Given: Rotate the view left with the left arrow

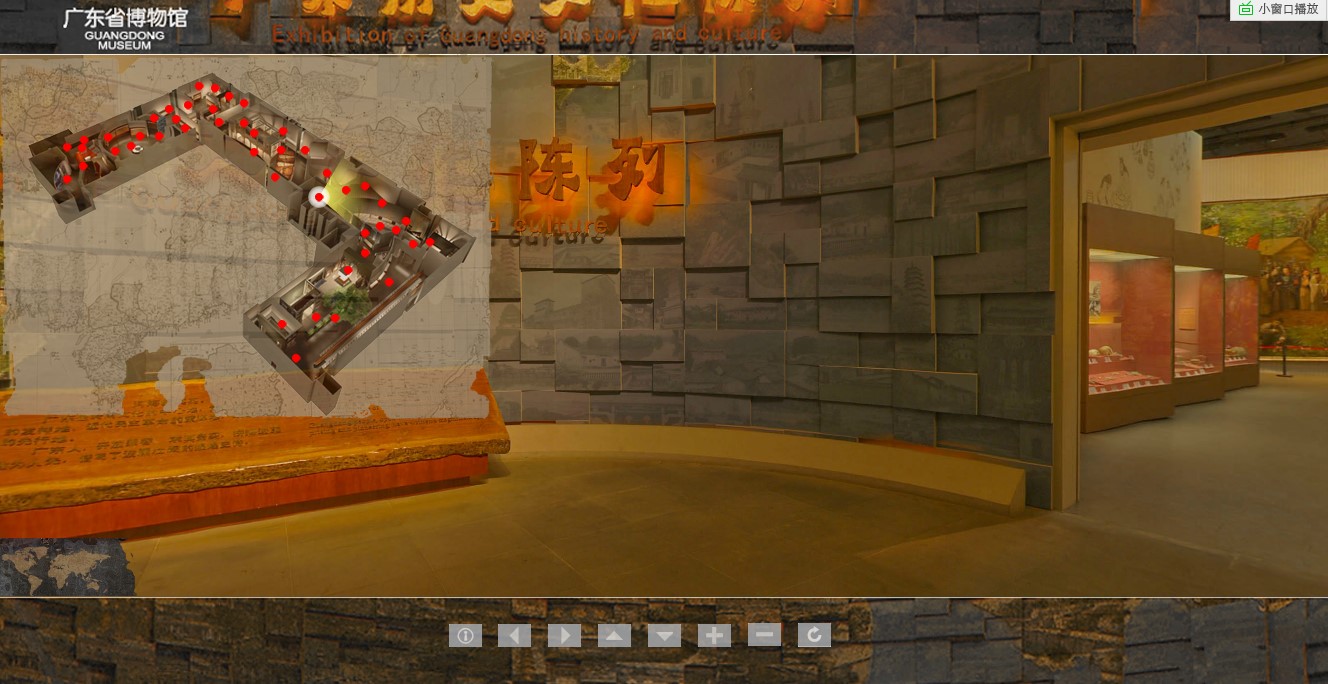Looking at the screenshot, I should [x=514, y=635].
